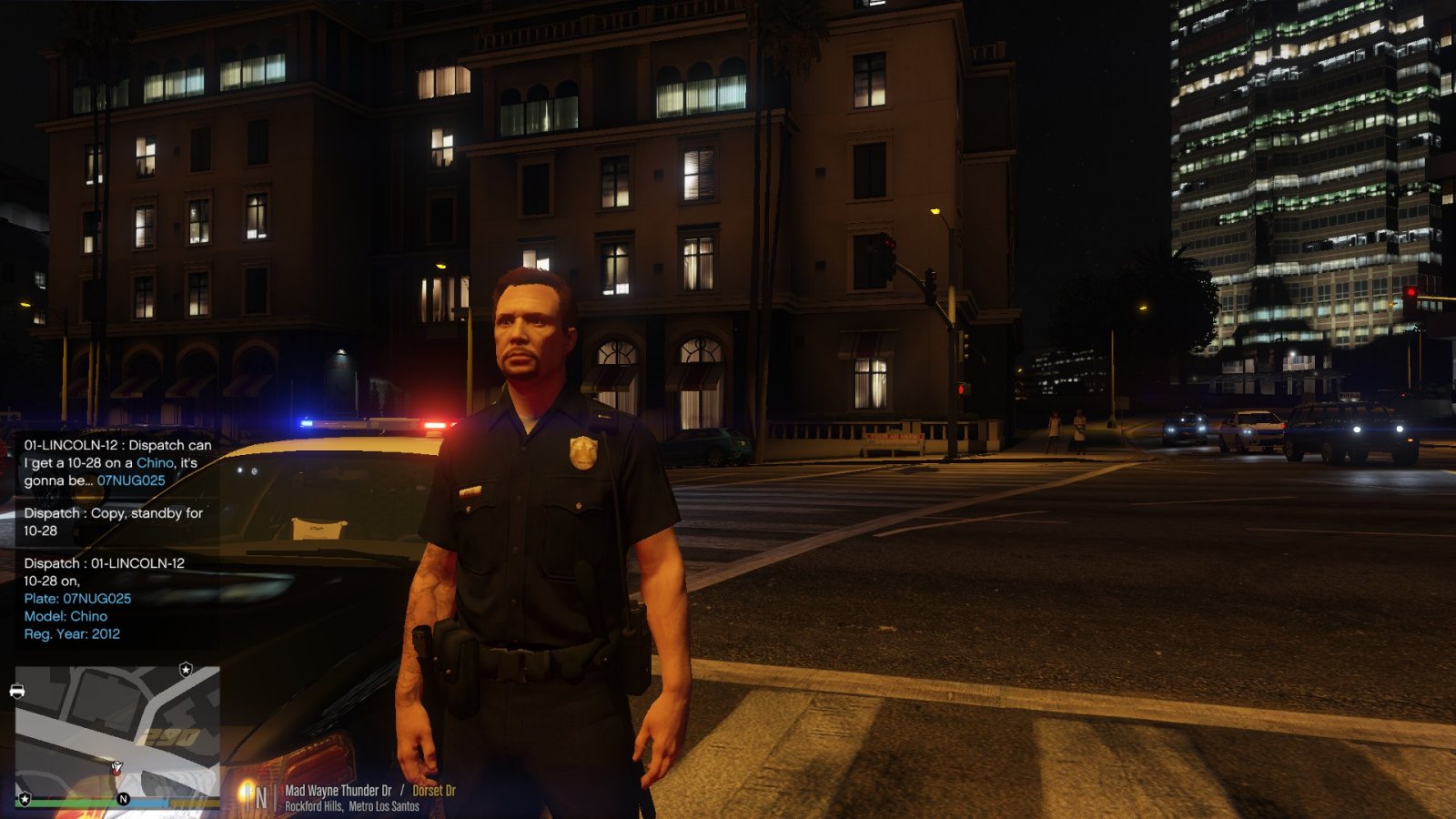Viewport: 1456px width, 819px height.
Task: Select the "Model: Chino" result line
Action: 66,616
